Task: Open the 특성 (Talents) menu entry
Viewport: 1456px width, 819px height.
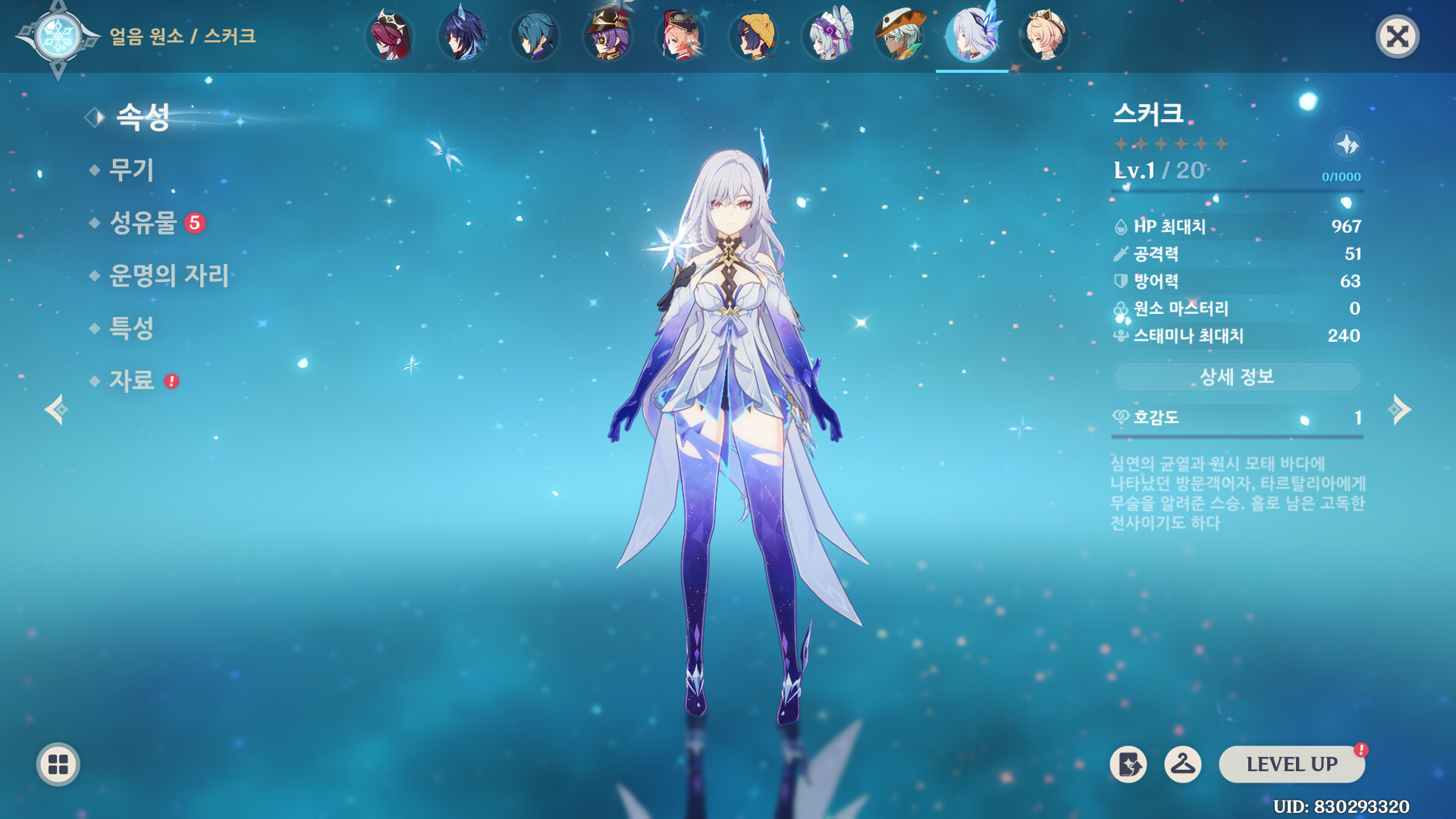Action: [x=132, y=328]
